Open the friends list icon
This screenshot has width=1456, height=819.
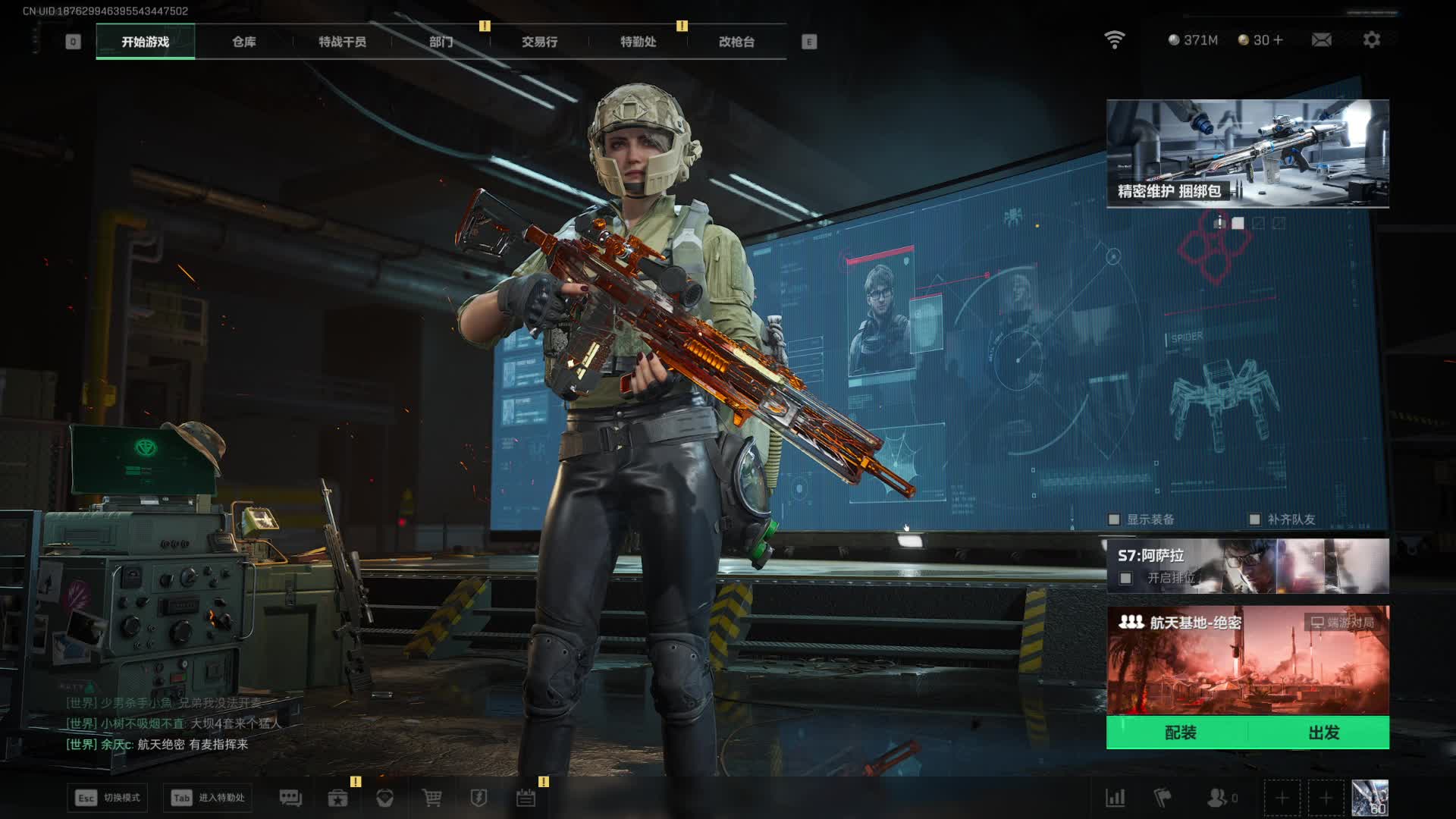(1217, 798)
